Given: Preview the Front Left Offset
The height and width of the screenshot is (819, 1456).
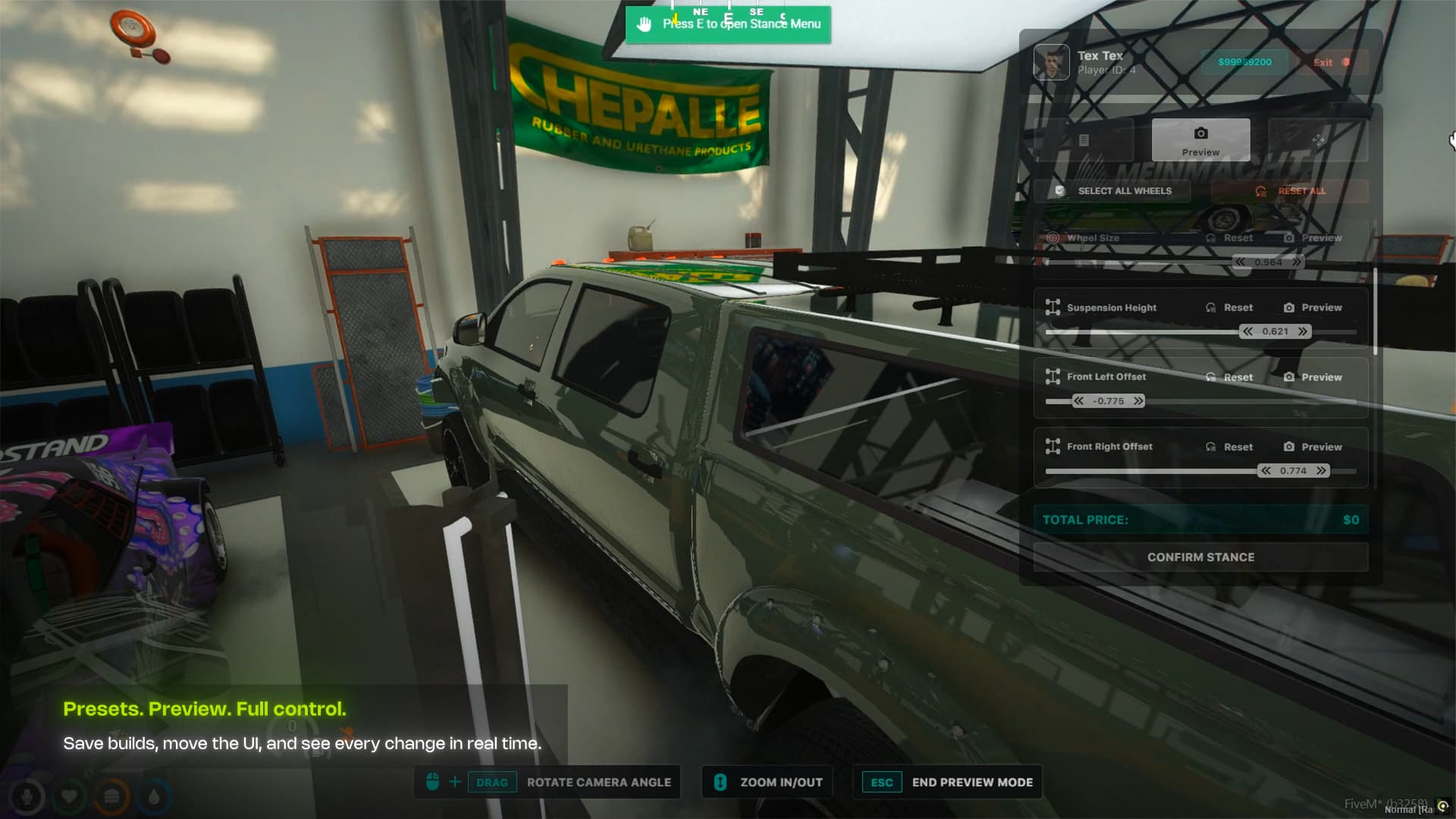Looking at the screenshot, I should [1313, 378].
